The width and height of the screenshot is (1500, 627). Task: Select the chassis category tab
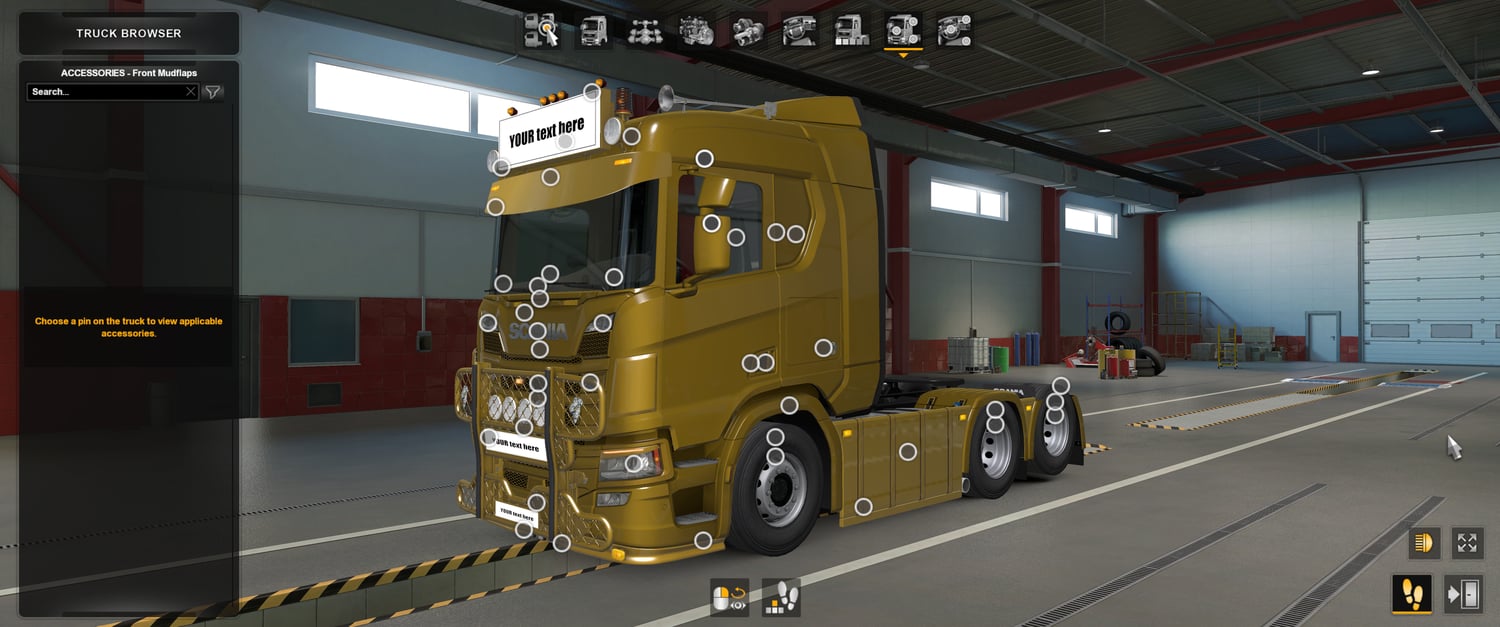pyautogui.click(x=645, y=31)
